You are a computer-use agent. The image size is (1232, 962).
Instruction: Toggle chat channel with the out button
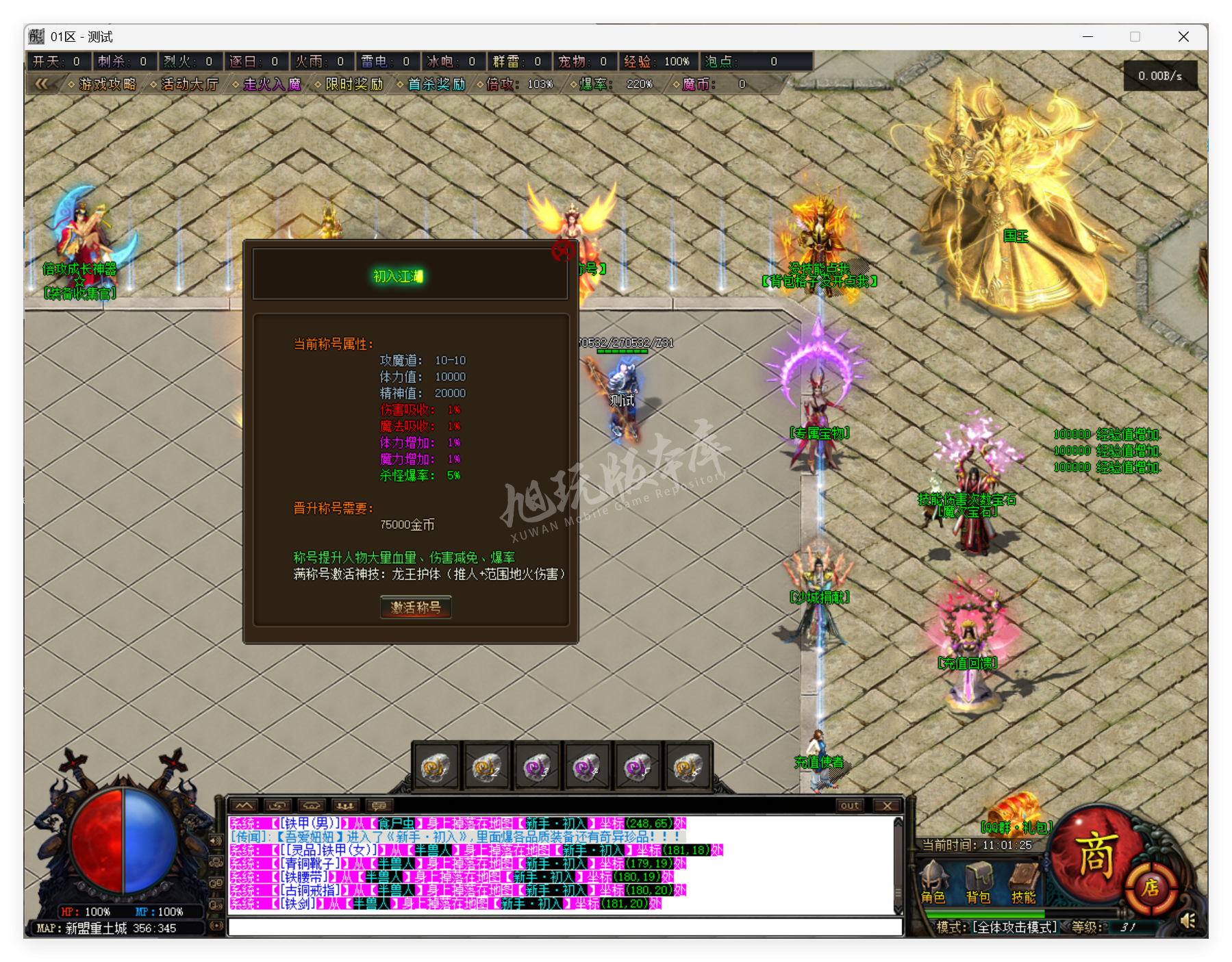coord(849,806)
